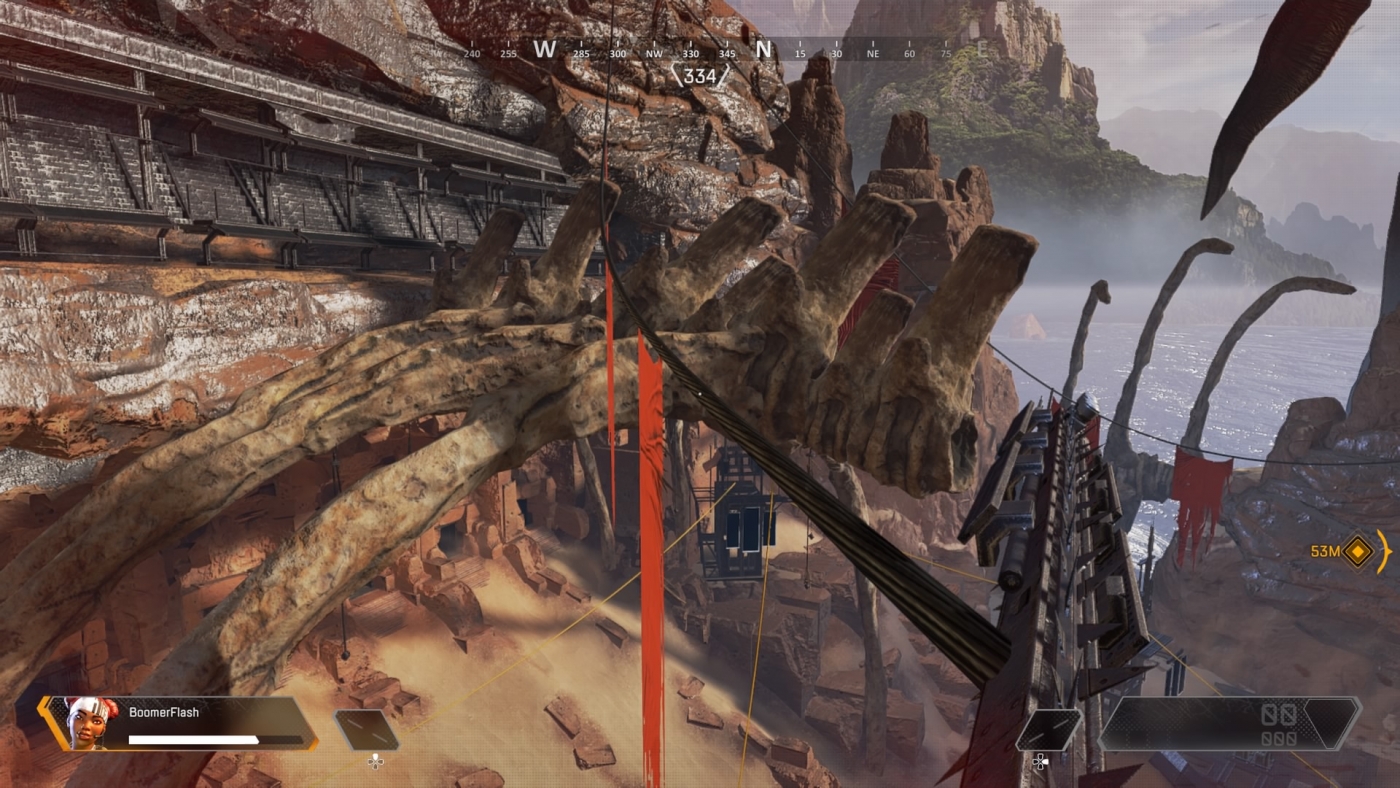The image size is (1400, 788).
Task: Click the W marker on the compass
Action: 543,50
